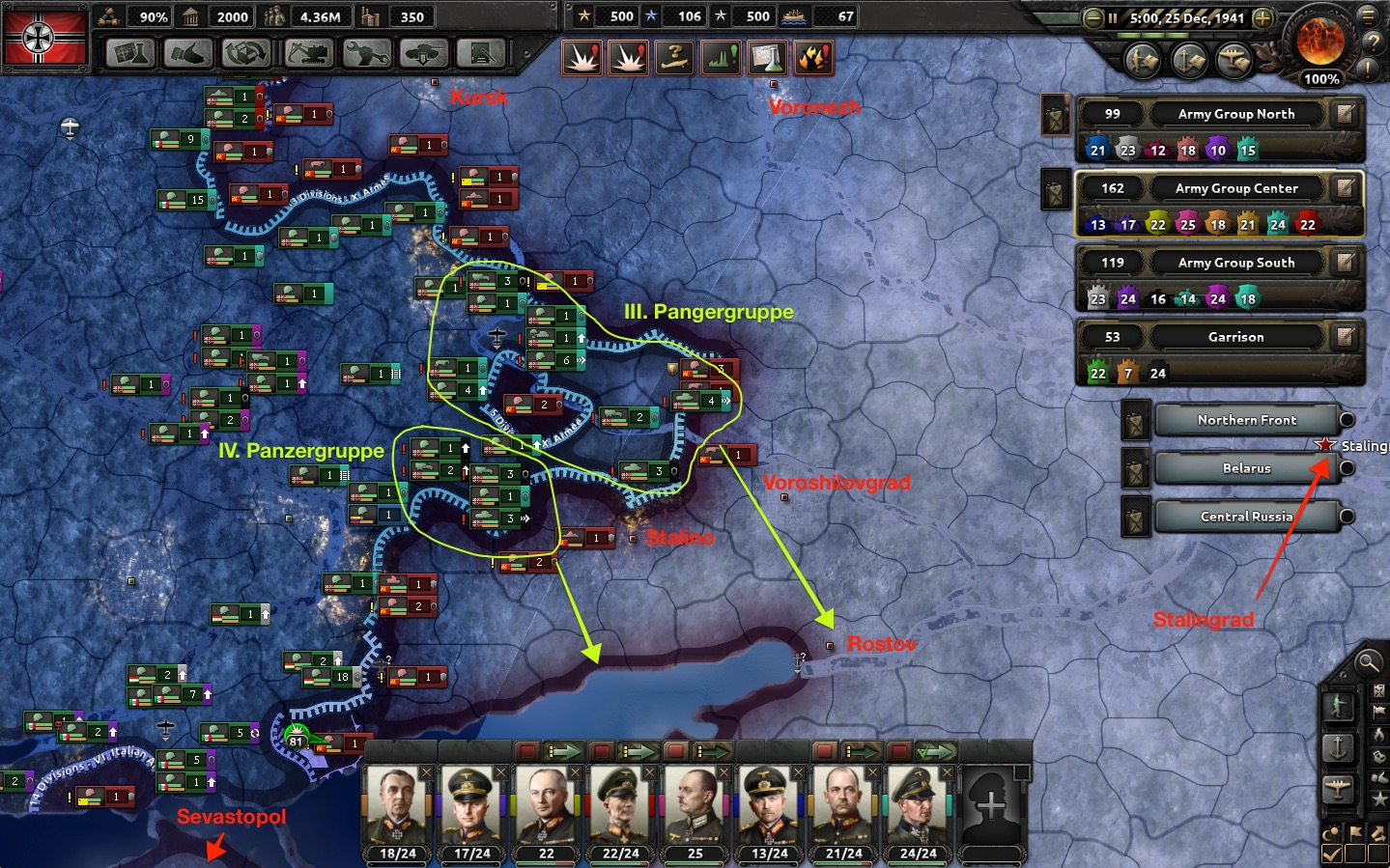Screen dimensions: 1390x868
Task: Open the Diplomacy handshake screen
Action: pos(188,53)
